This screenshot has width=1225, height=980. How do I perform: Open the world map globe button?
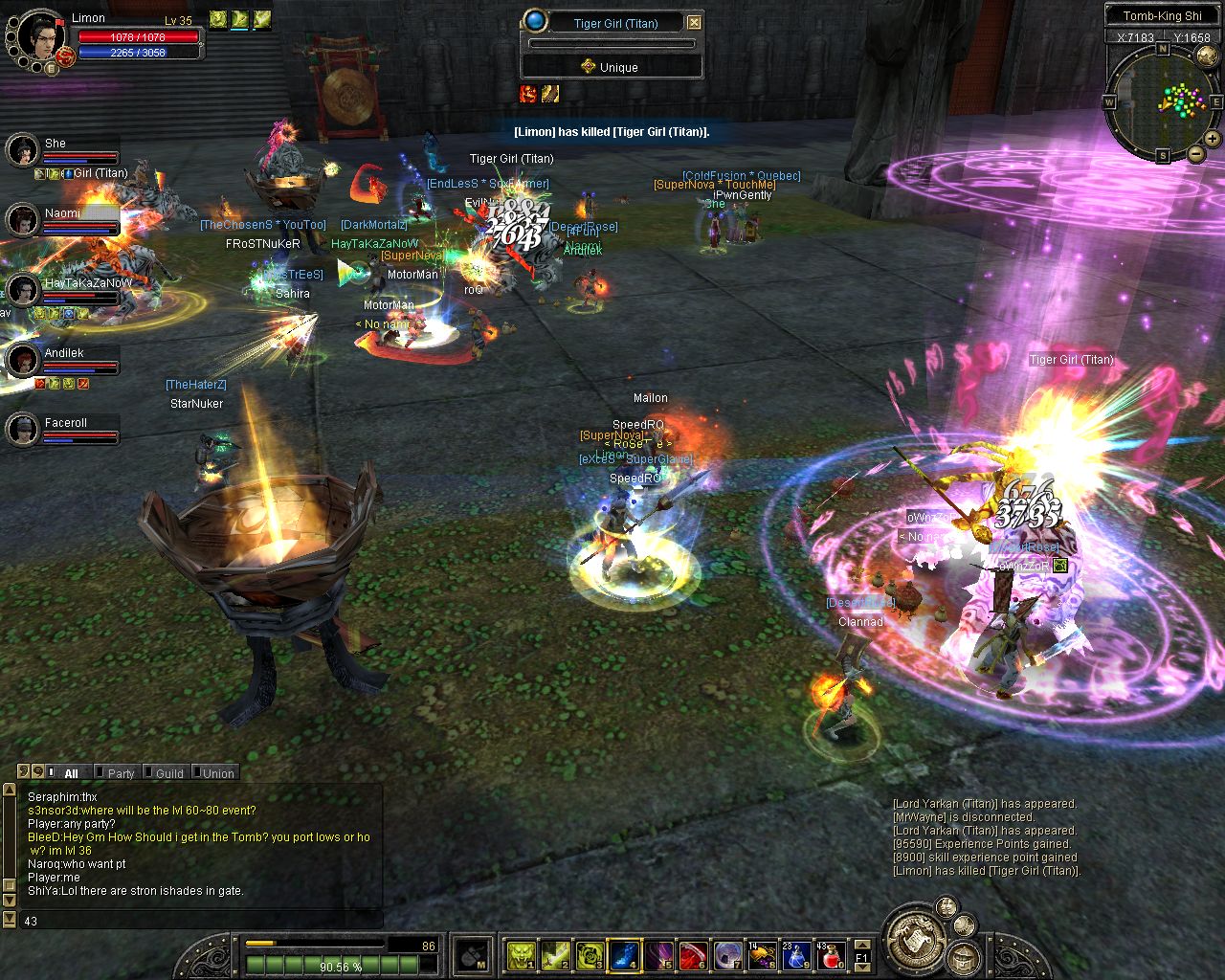click(x=1208, y=56)
